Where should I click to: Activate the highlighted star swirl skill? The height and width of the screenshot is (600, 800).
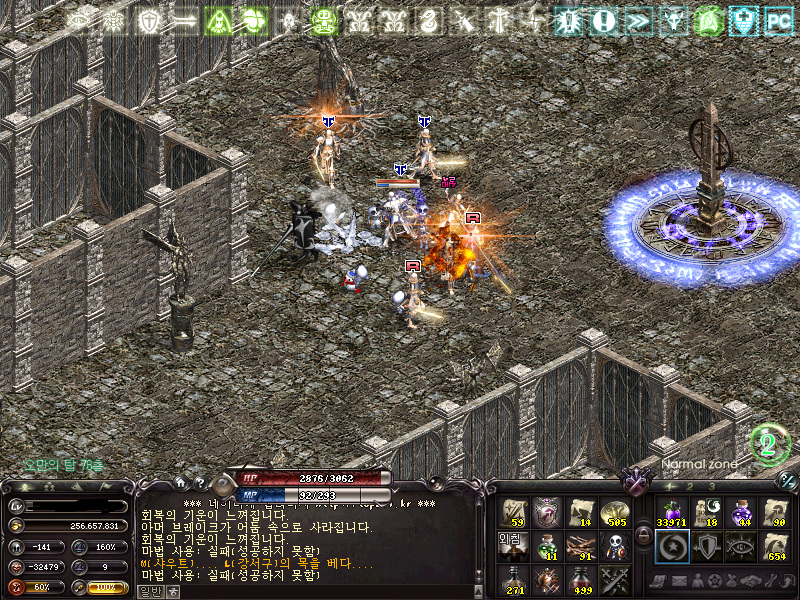[670, 546]
